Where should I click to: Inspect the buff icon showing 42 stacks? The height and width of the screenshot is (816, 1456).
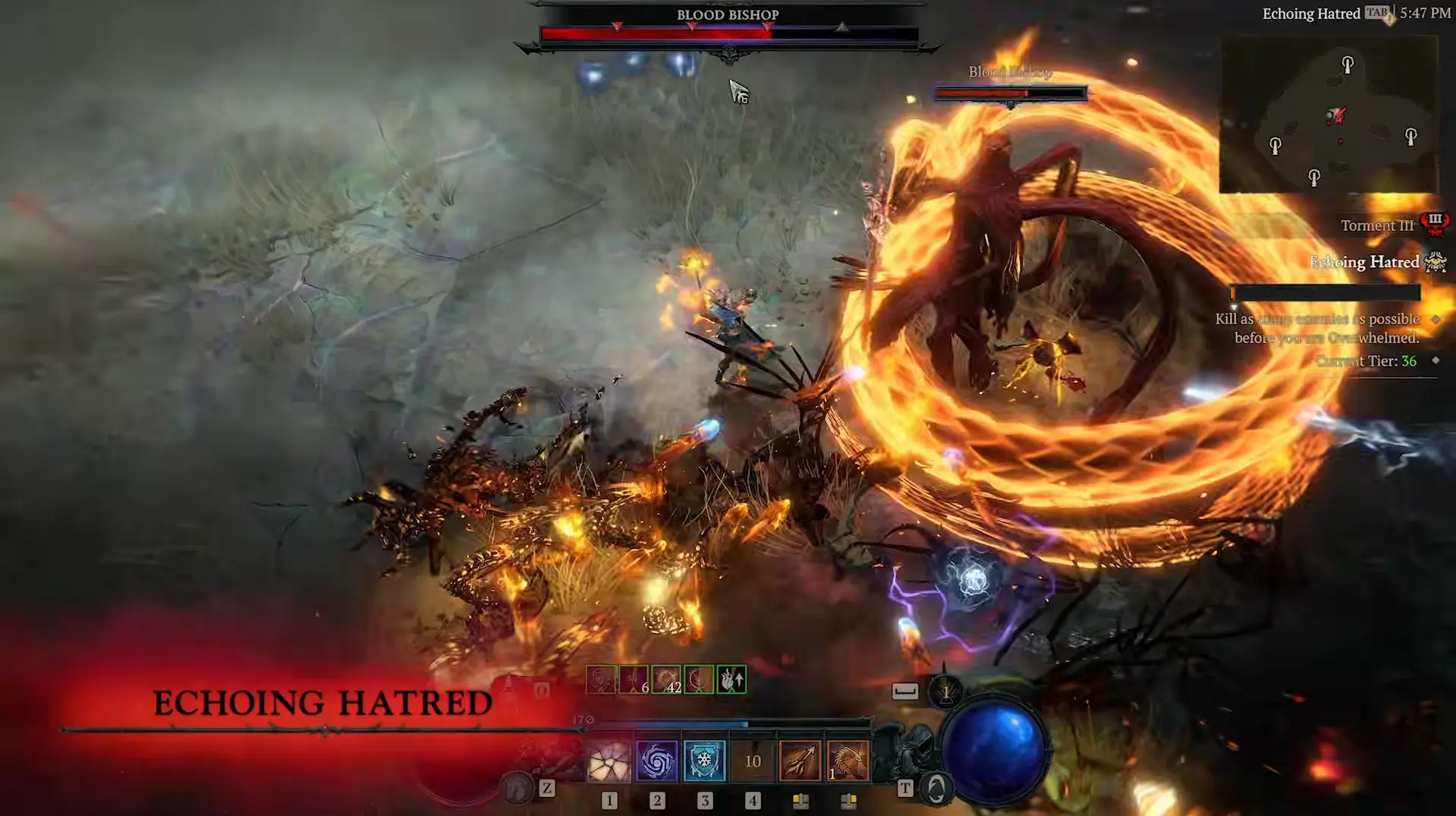pos(666,679)
